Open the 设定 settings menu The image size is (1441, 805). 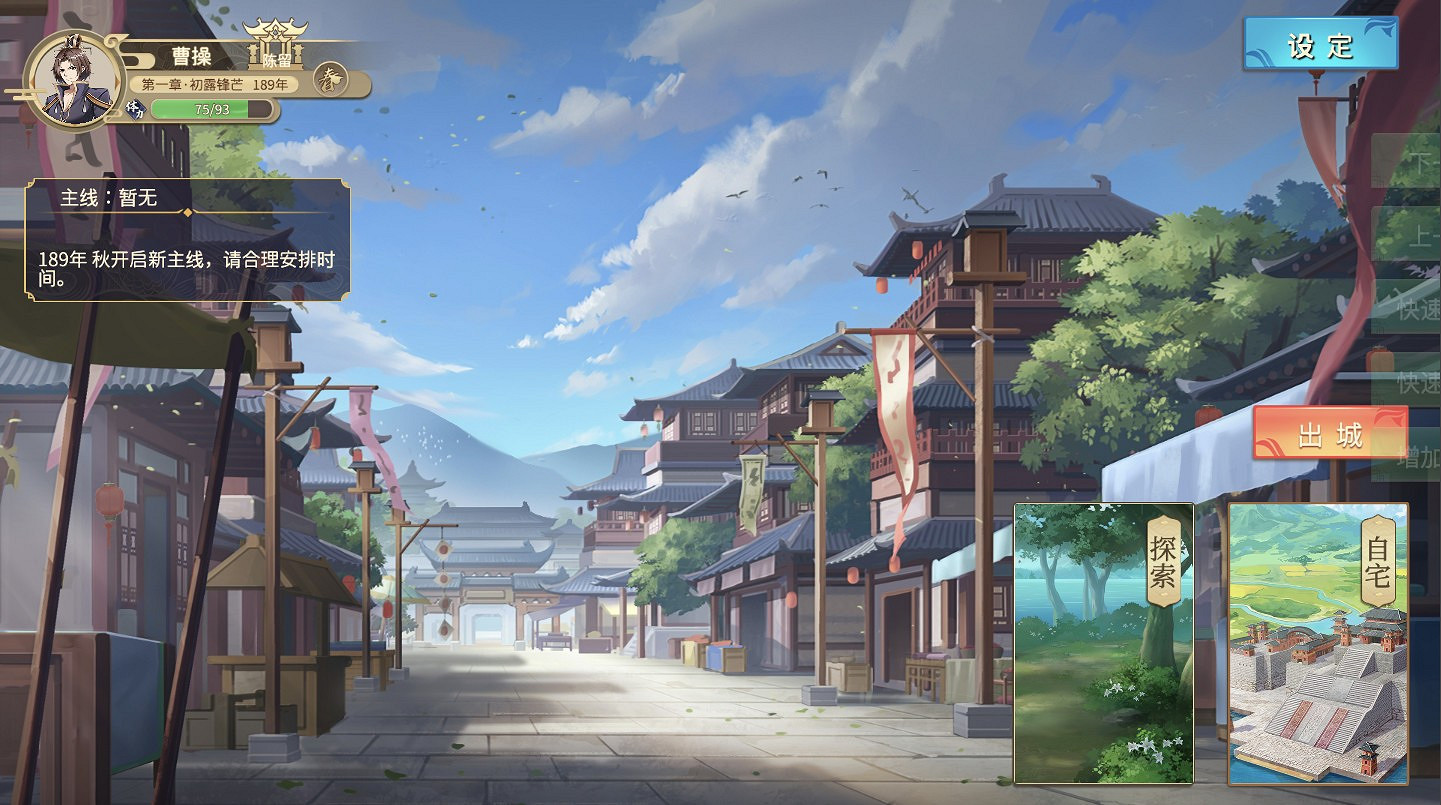[1320, 44]
